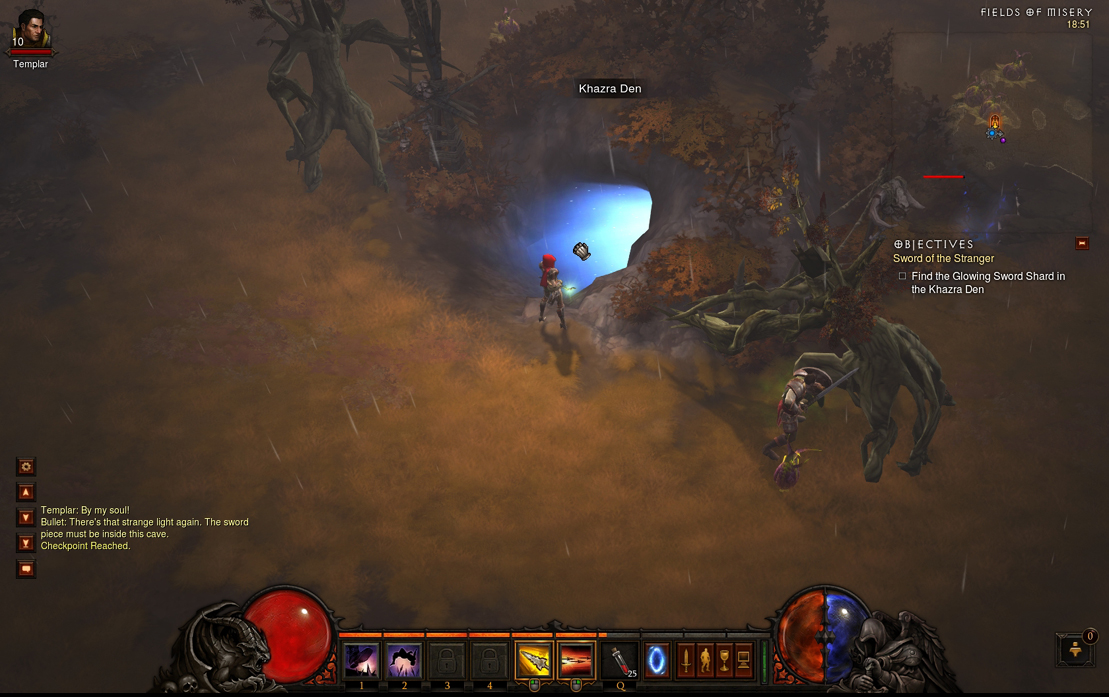Select the red multi-arrow secondary skill
This screenshot has height=697, width=1109.
tap(576, 661)
